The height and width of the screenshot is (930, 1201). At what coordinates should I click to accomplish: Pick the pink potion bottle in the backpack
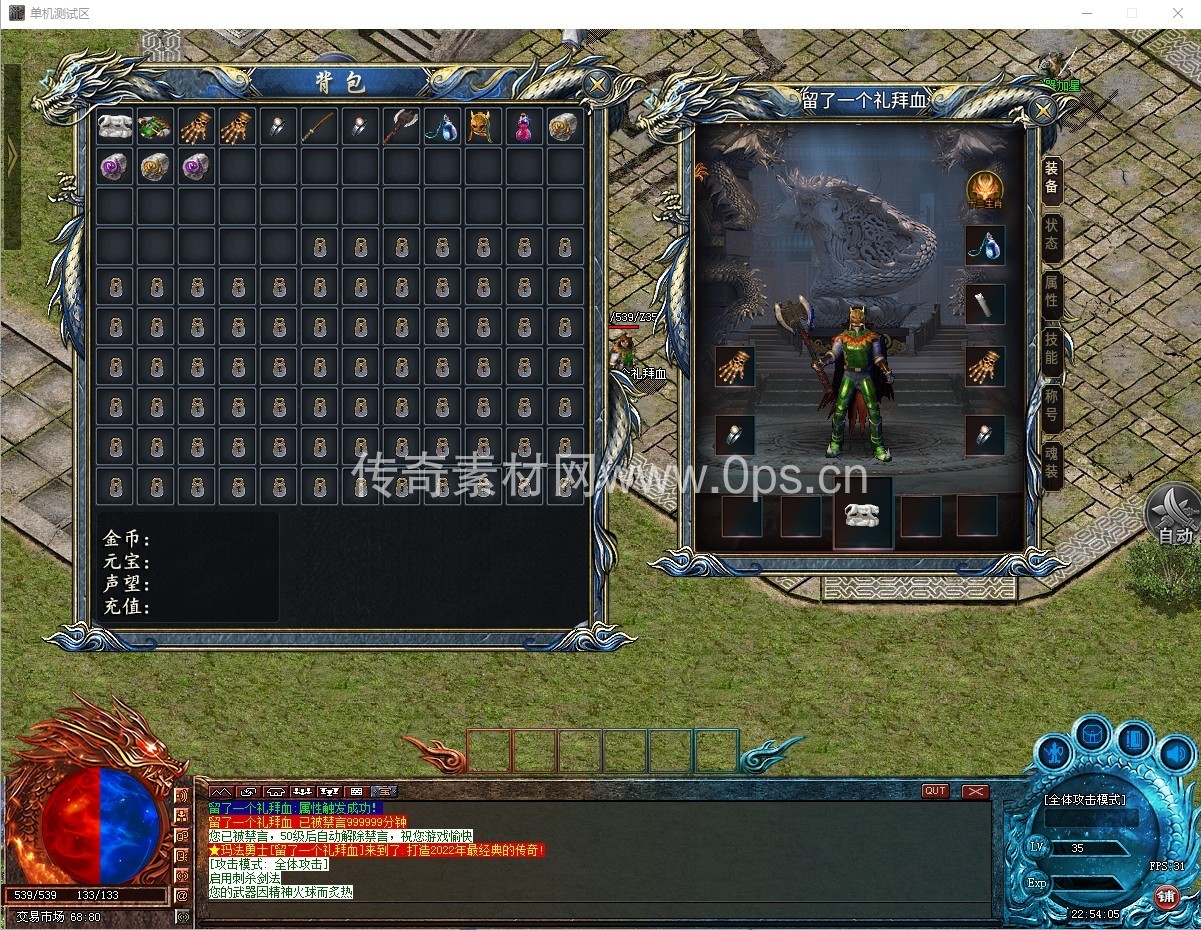coord(524,127)
